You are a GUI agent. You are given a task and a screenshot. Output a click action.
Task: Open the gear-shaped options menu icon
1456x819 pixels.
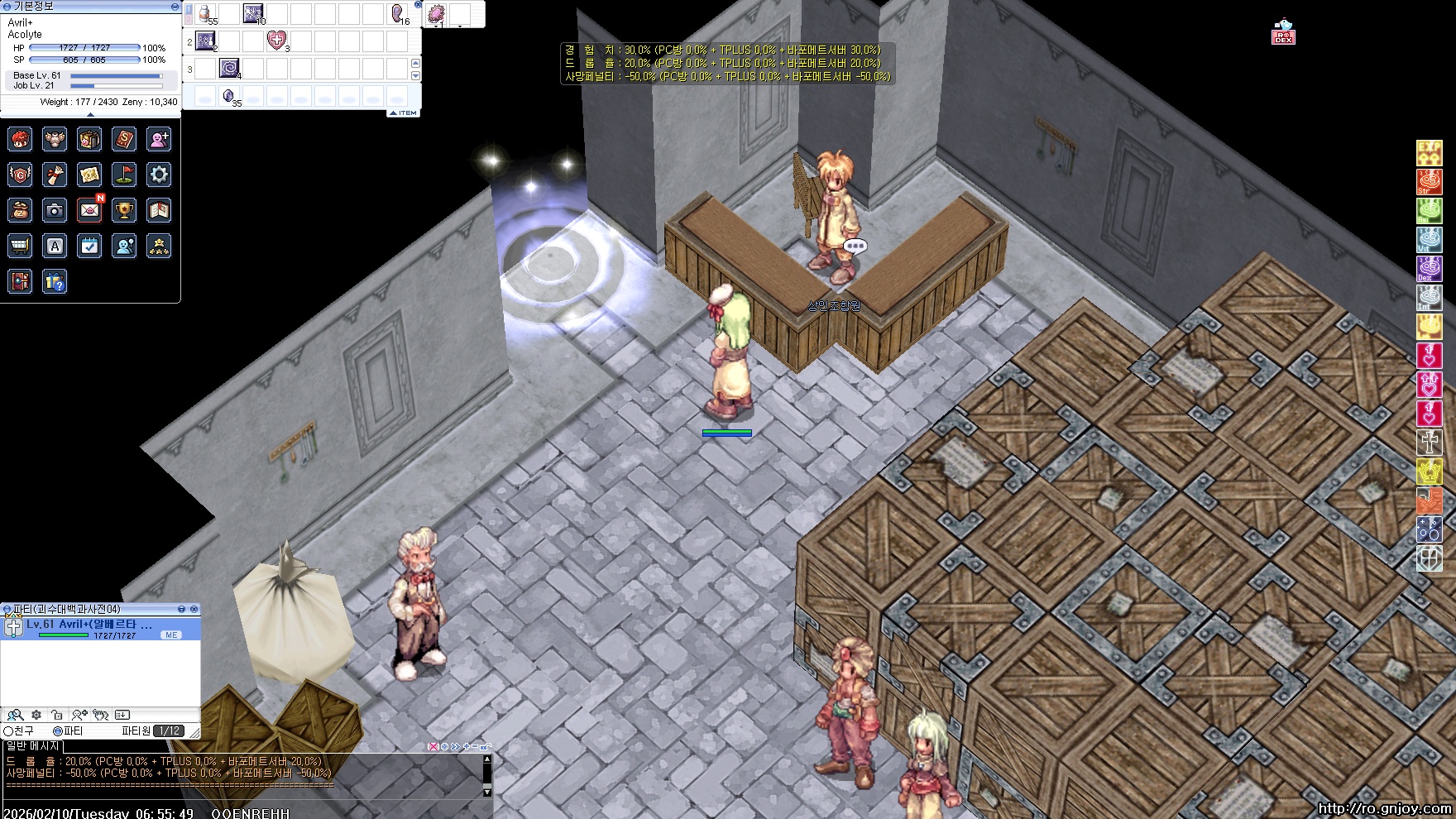pos(159,175)
